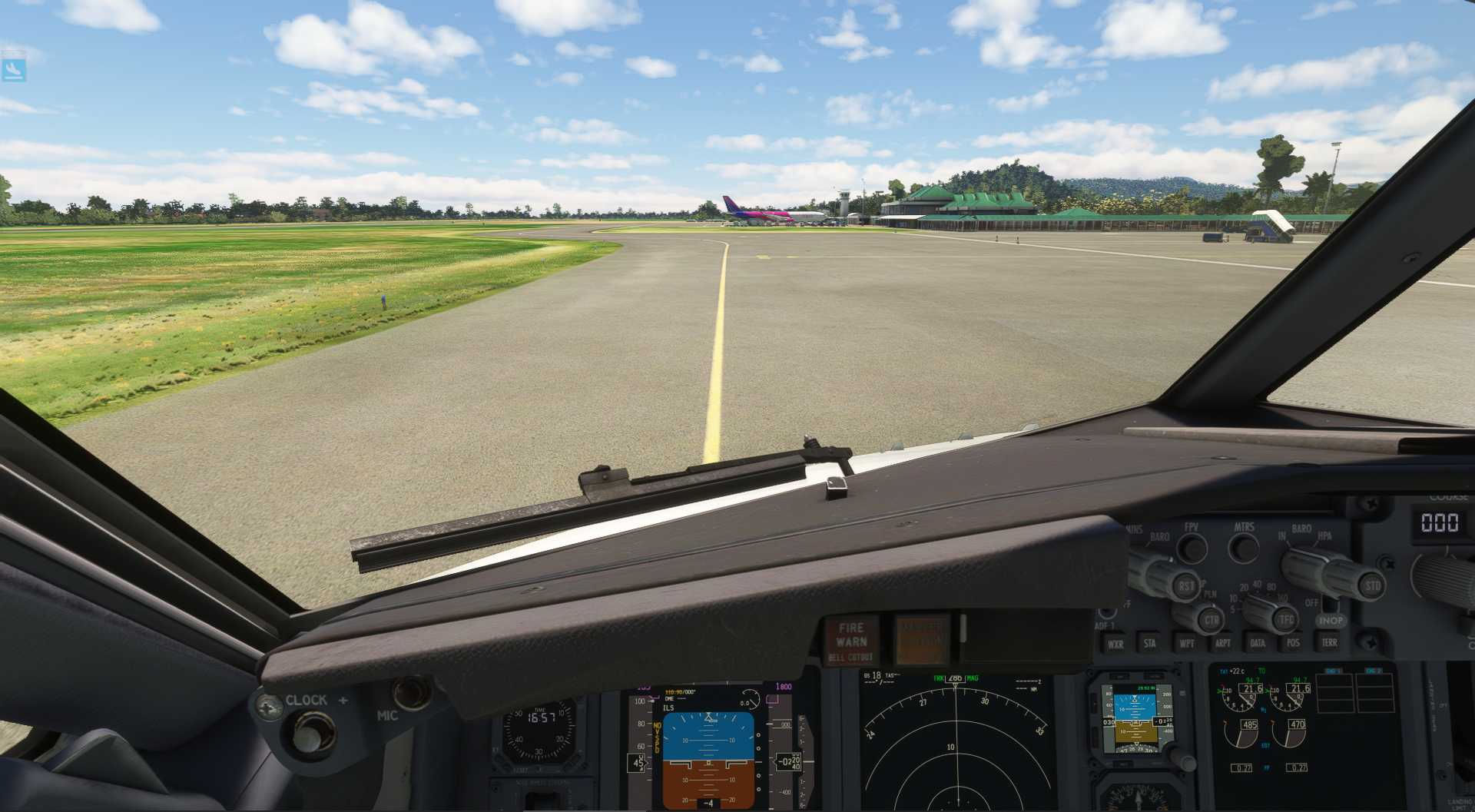The image size is (1475, 812).
Task: Toggle the WXR weather radar button
Action: [x=1115, y=643]
